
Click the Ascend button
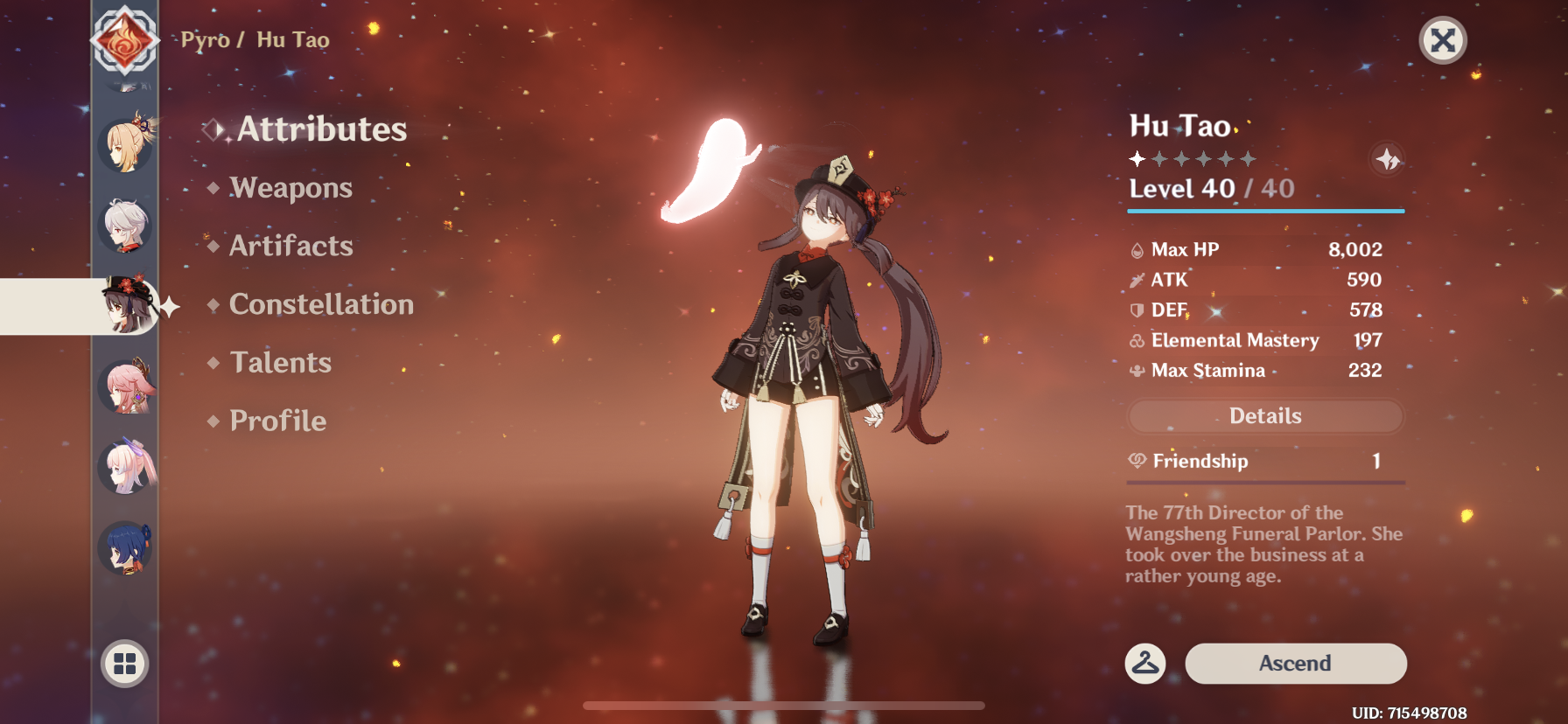[1295, 663]
